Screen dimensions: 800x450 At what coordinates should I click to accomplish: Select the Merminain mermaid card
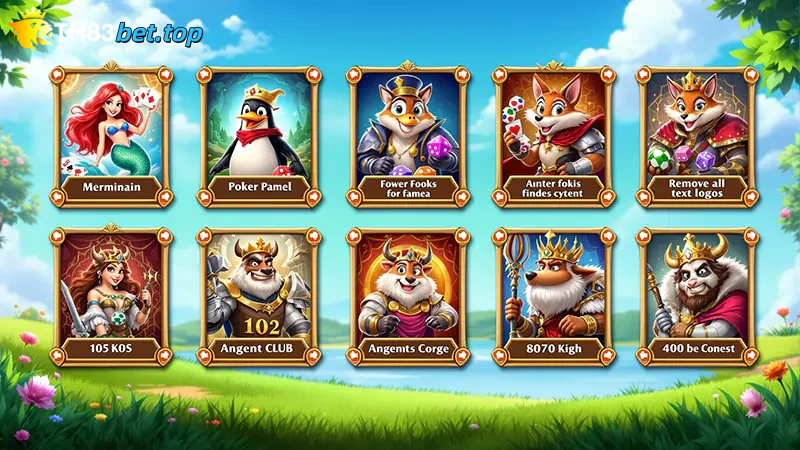pos(112,135)
